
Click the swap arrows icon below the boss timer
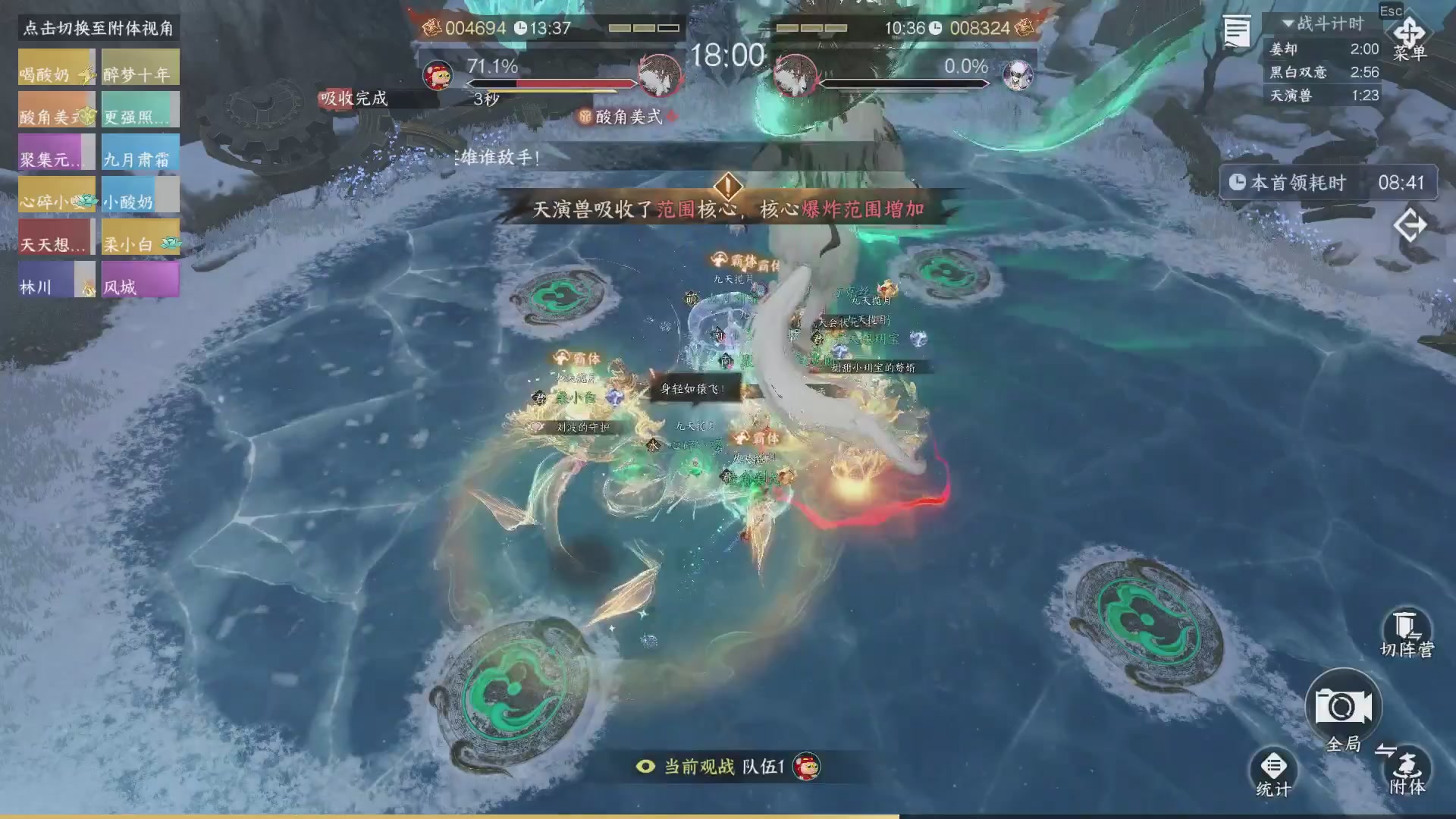(x=1411, y=224)
